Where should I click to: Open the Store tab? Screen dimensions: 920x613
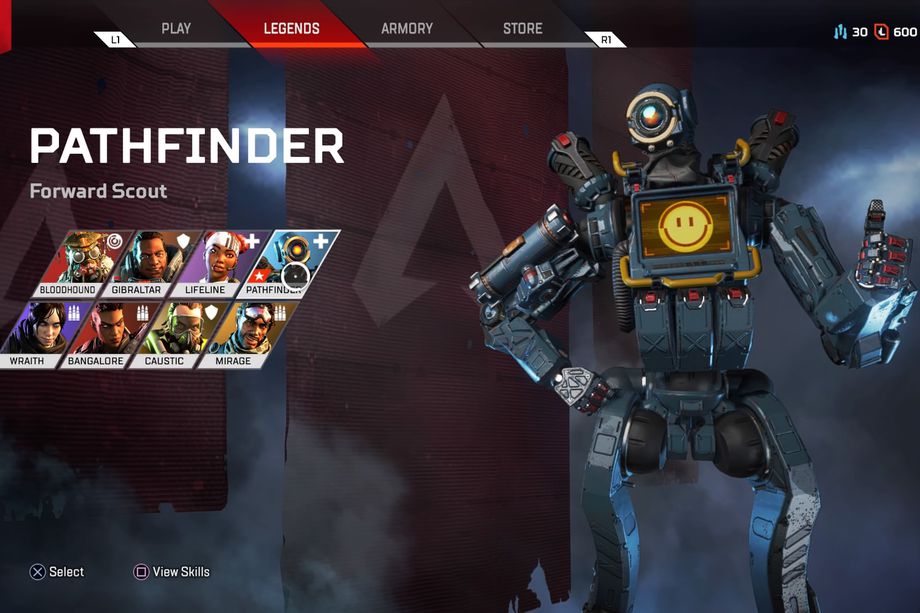[522, 28]
